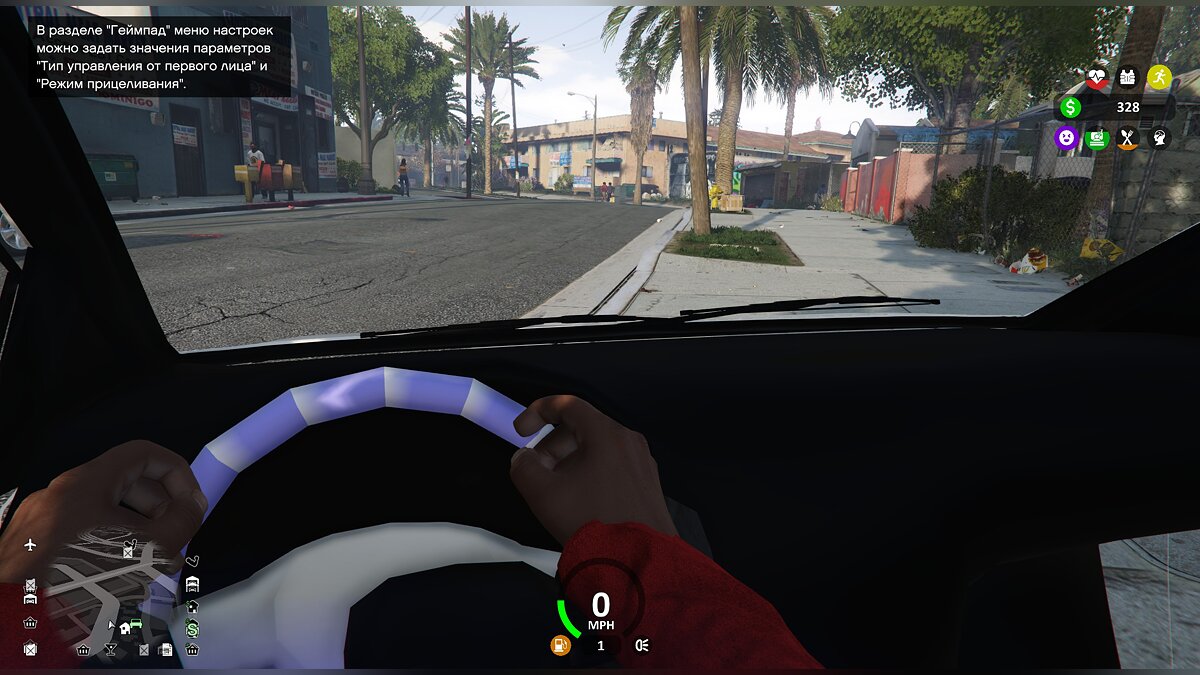The height and width of the screenshot is (675, 1200).
Task: Select the head profile stress icon
Action: coord(1159,138)
